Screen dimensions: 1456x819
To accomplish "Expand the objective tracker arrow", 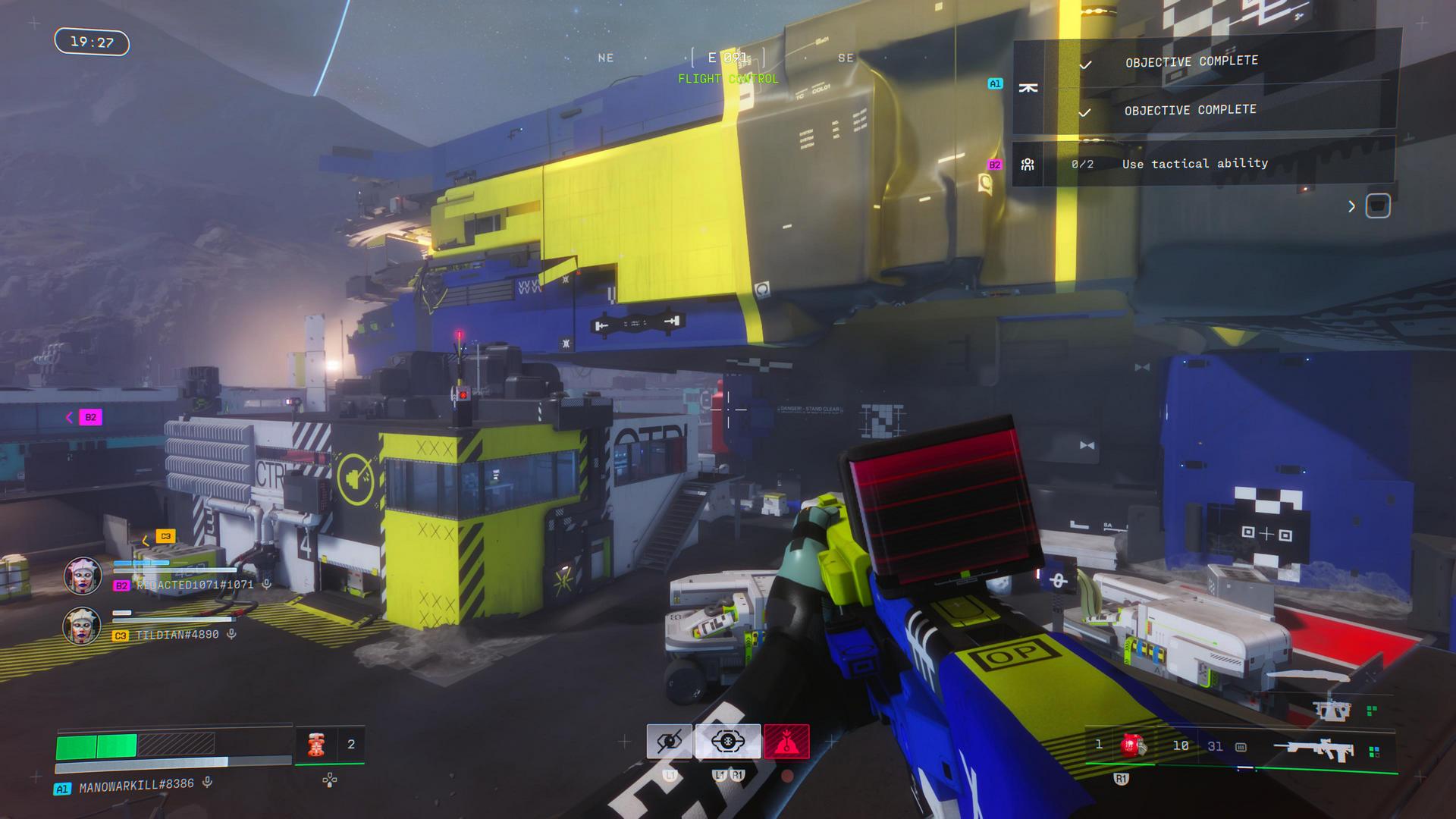I will (x=1351, y=206).
